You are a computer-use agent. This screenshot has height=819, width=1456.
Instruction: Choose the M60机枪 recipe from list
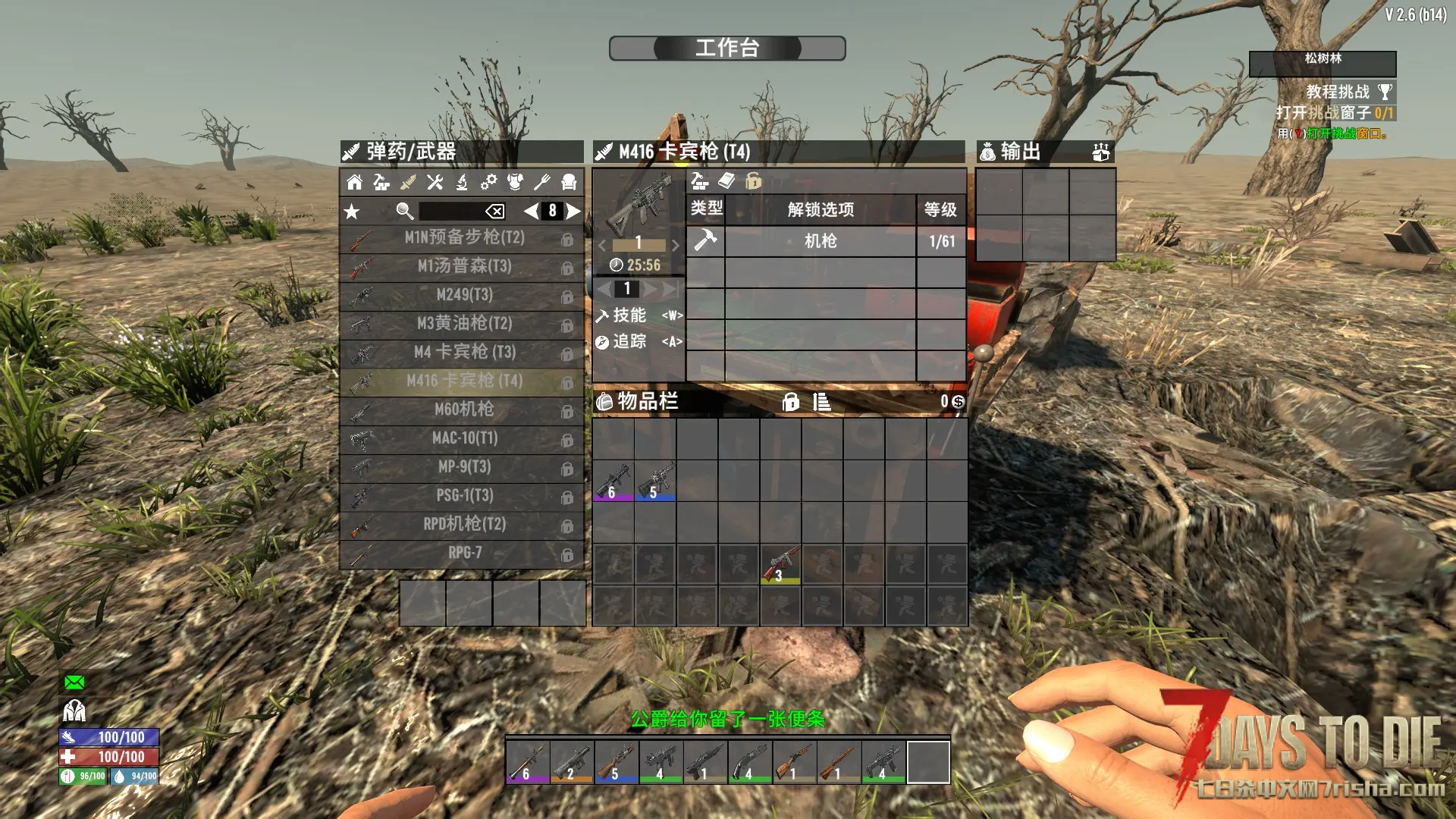click(463, 410)
